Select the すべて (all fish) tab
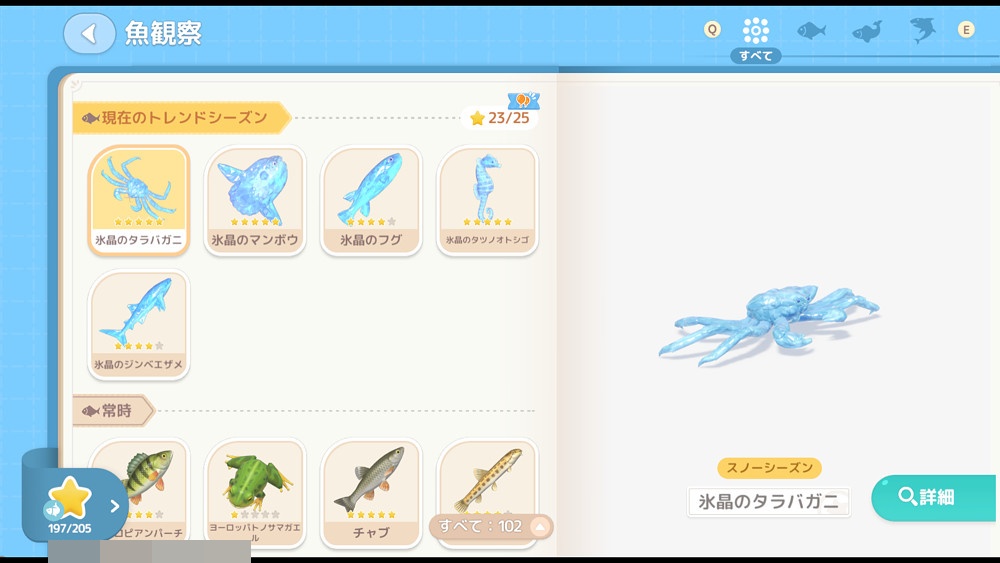This screenshot has height=563, width=1000. click(x=756, y=30)
